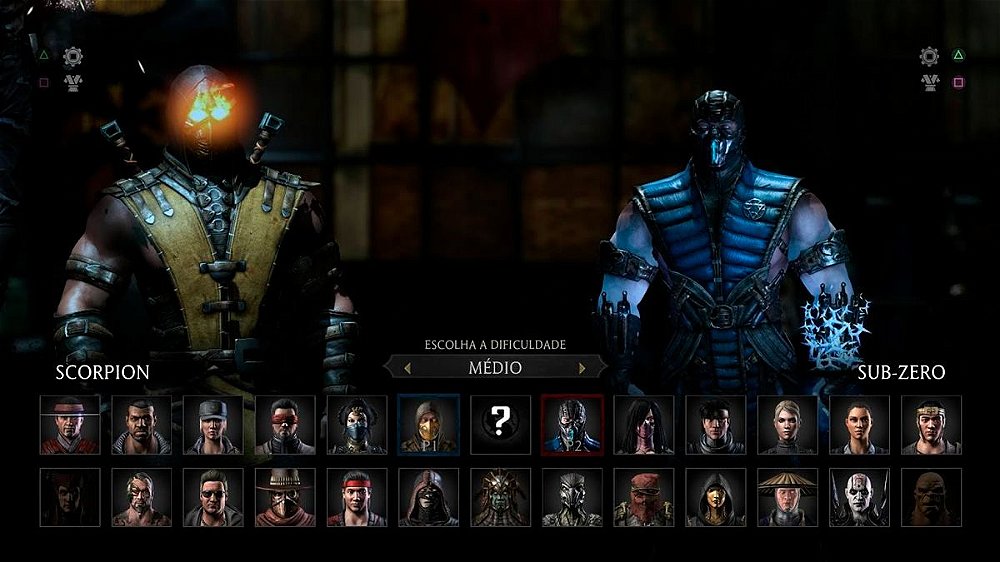Select Raiden in straw hat

pyautogui.click(x=787, y=497)
